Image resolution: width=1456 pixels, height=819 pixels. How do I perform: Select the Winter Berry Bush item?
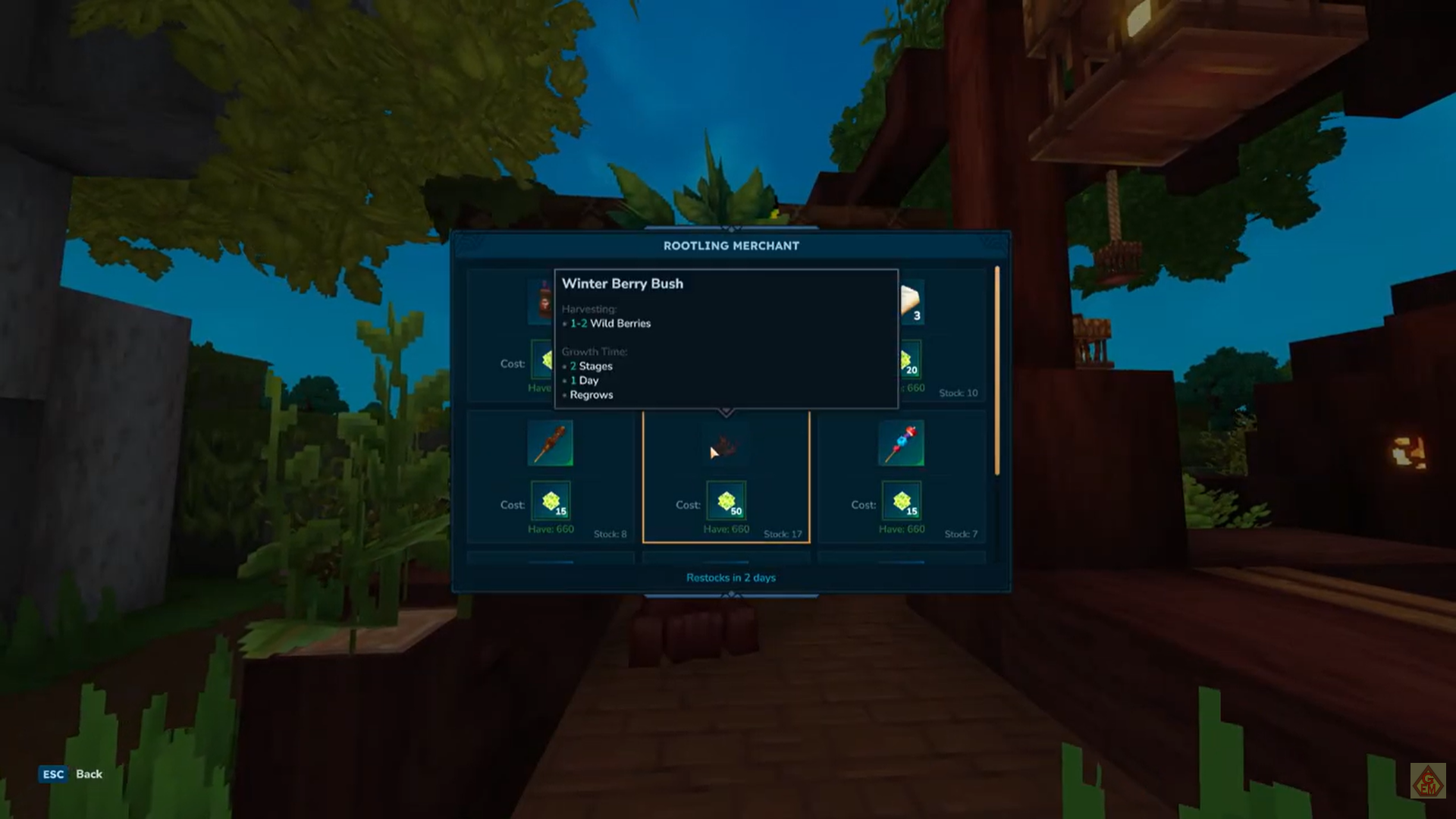point(726,447)
